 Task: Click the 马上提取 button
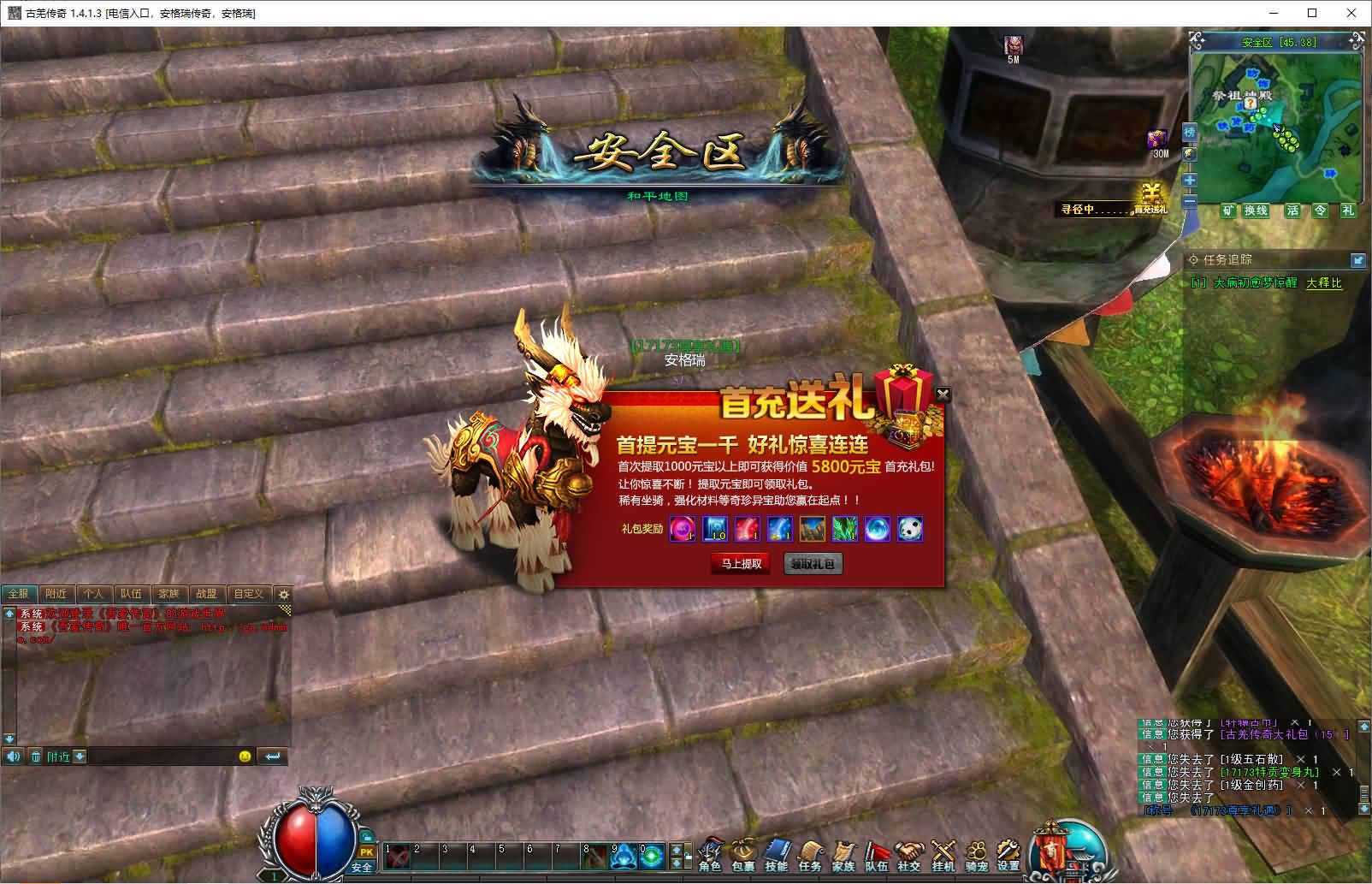741,564
